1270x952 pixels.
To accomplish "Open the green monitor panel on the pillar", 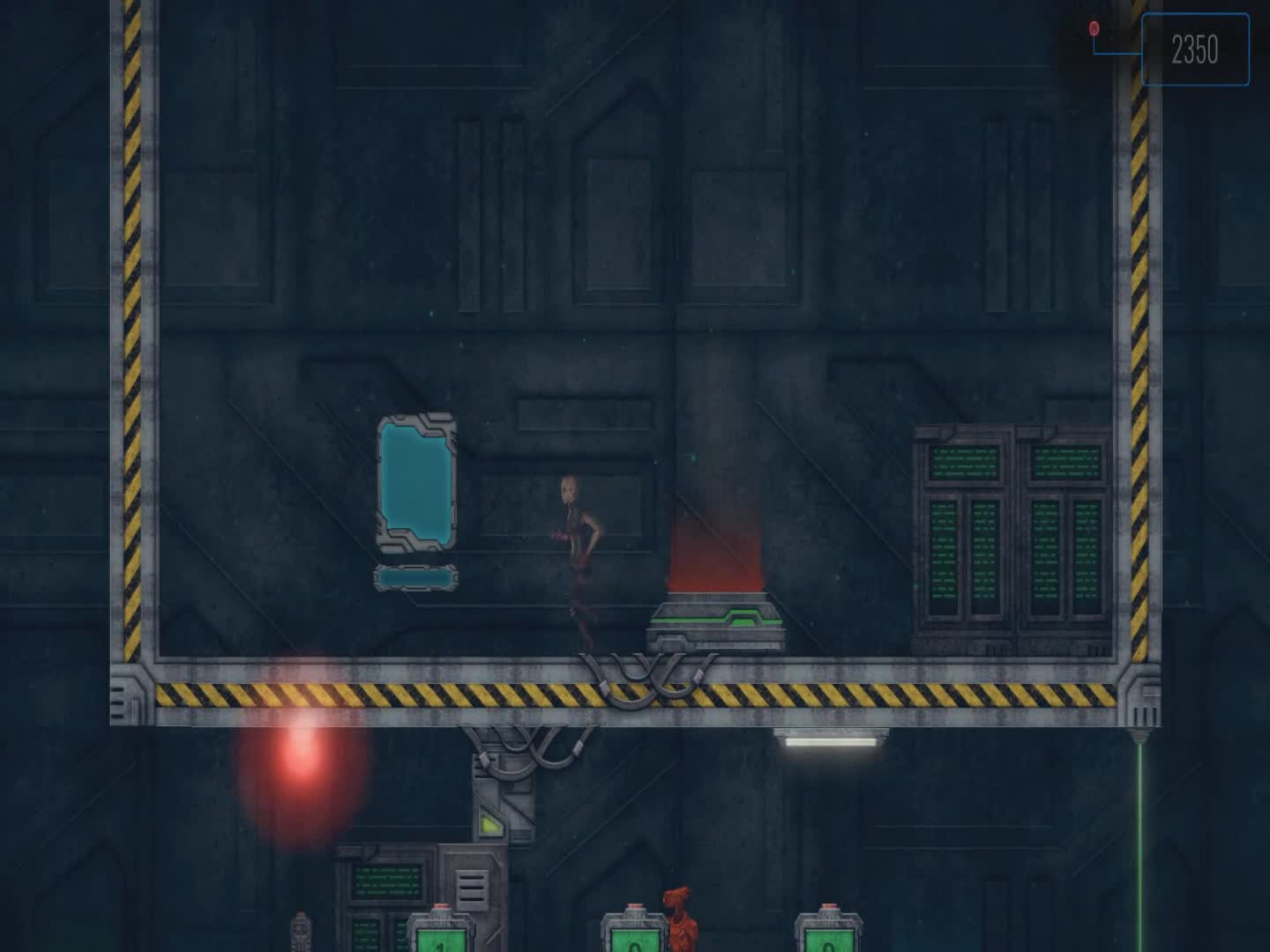I will click(x=386, y=881).
